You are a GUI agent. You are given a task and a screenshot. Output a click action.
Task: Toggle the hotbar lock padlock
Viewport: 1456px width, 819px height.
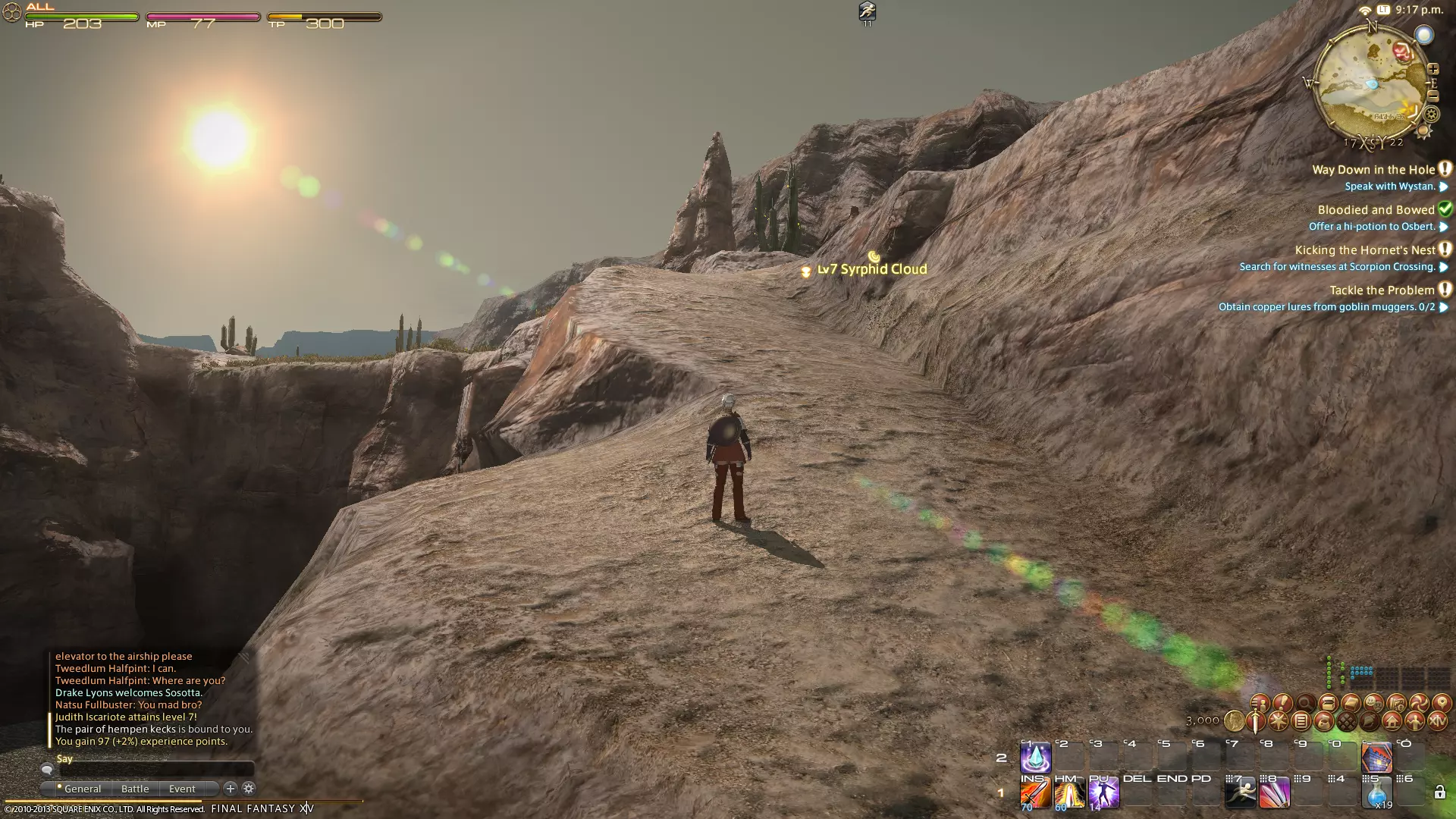[1439, 793]
